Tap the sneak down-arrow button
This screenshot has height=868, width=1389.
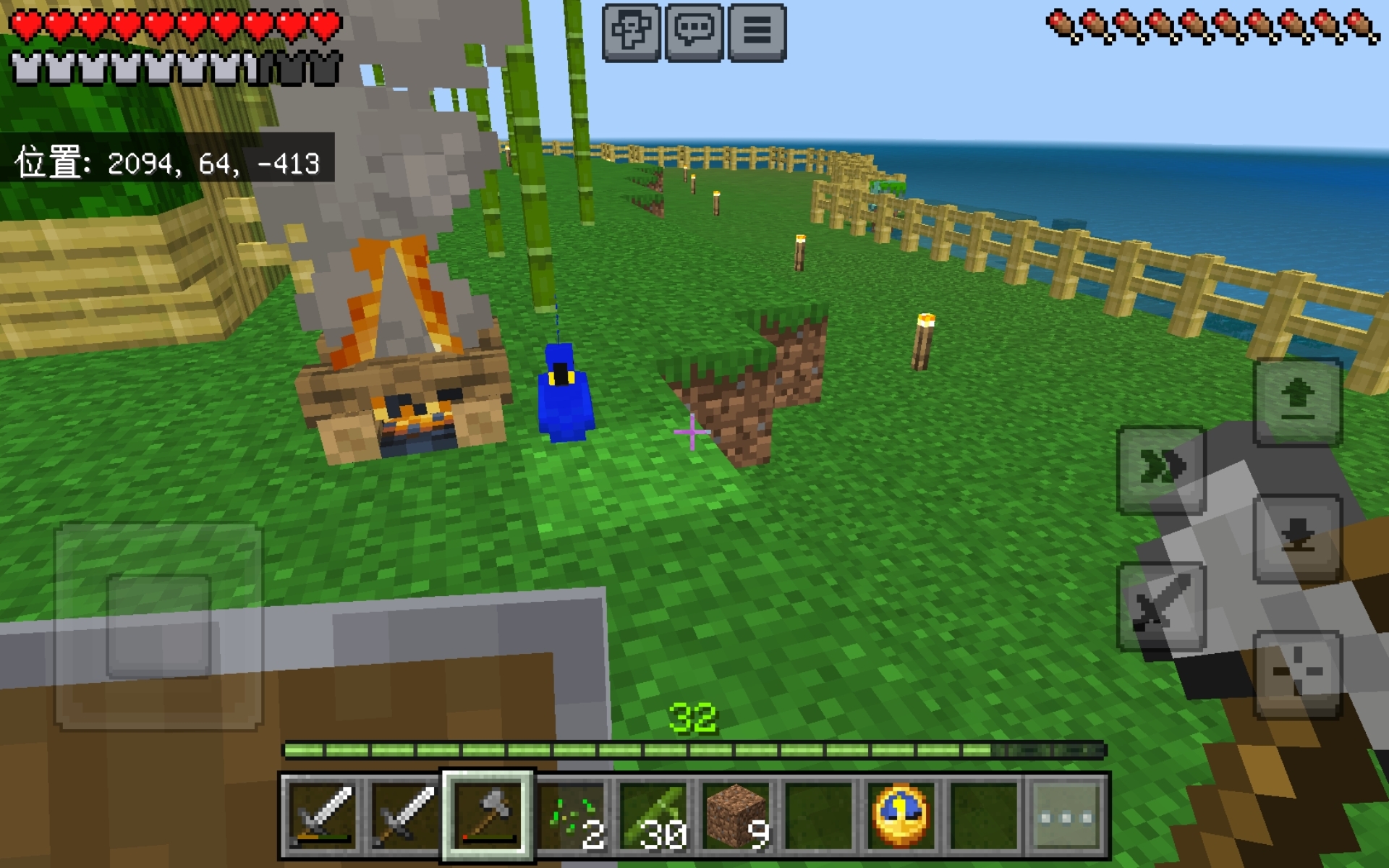1298,538
